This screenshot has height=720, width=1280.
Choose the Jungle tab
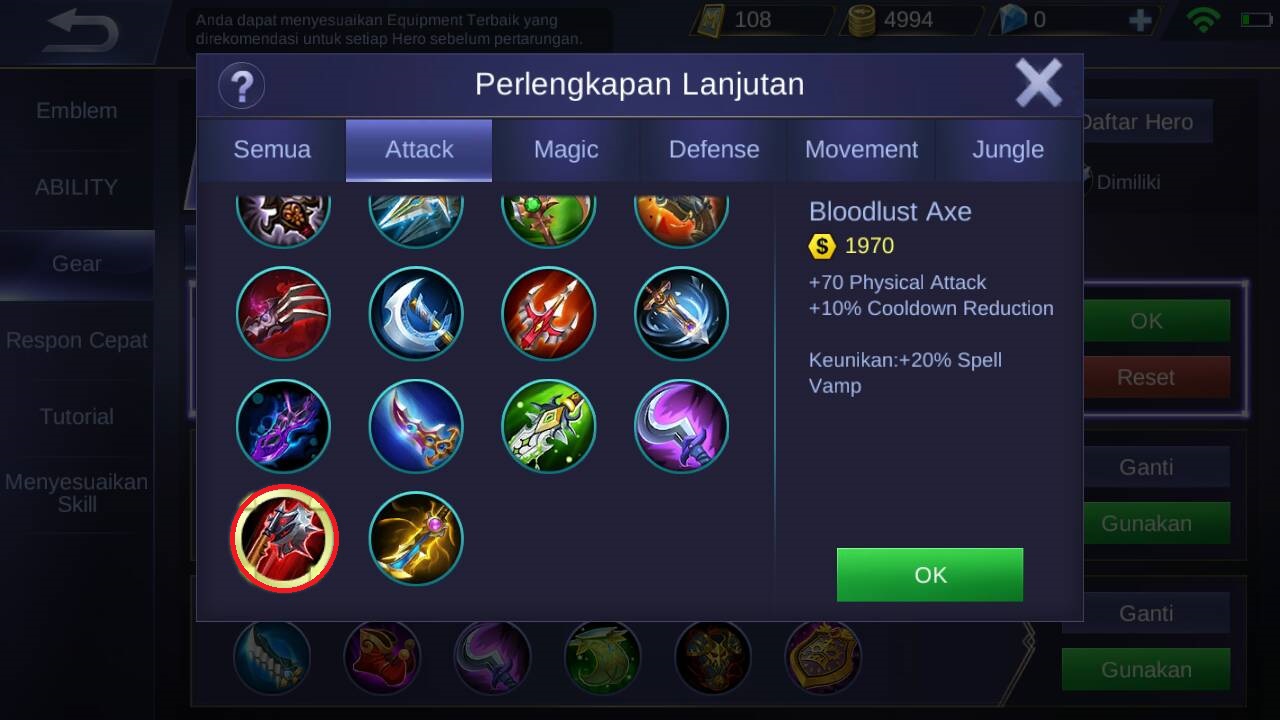pyautogui.click(x=1008, y=150)
